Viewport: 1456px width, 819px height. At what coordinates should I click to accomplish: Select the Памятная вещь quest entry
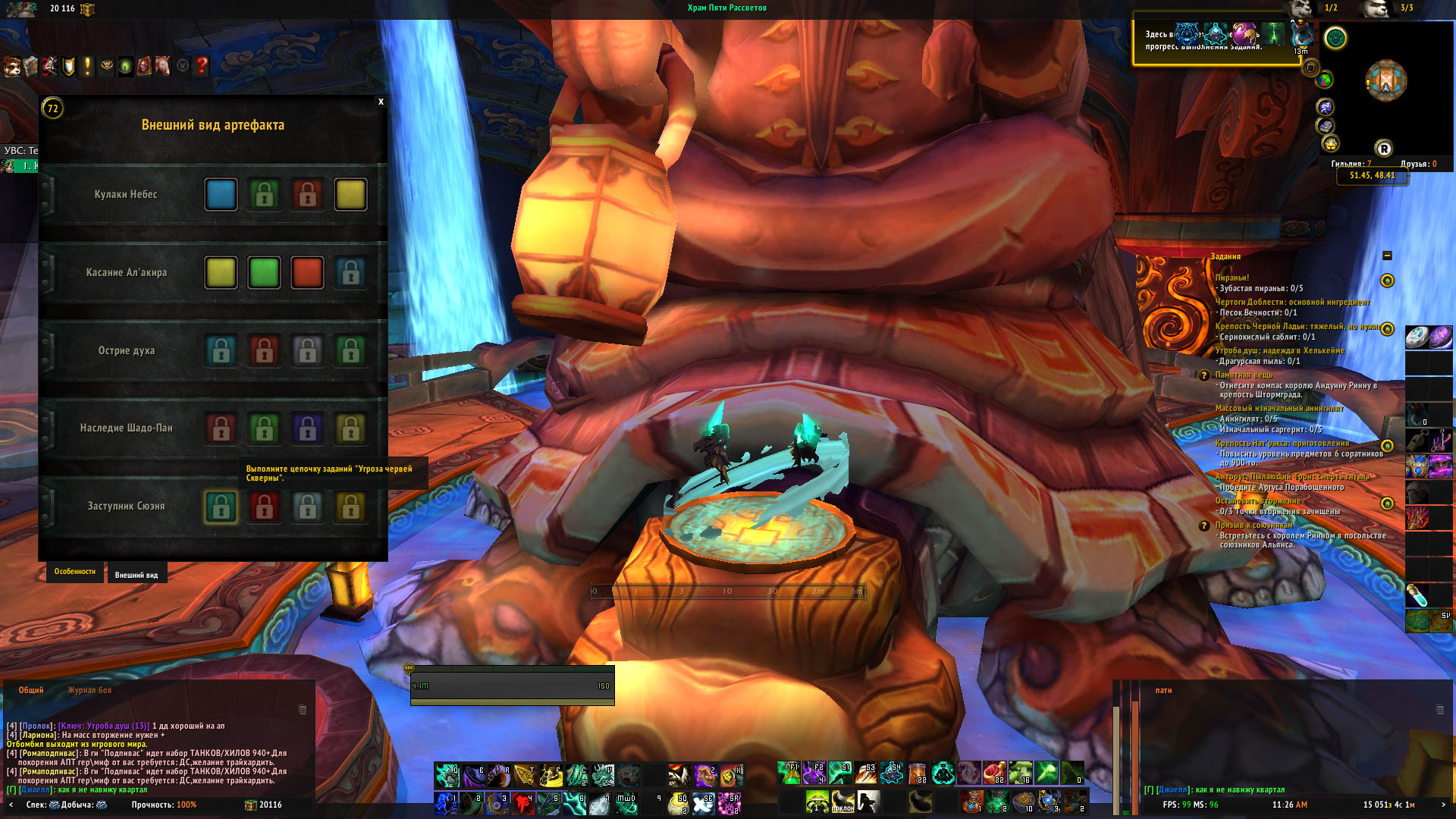coord(1244,375)
